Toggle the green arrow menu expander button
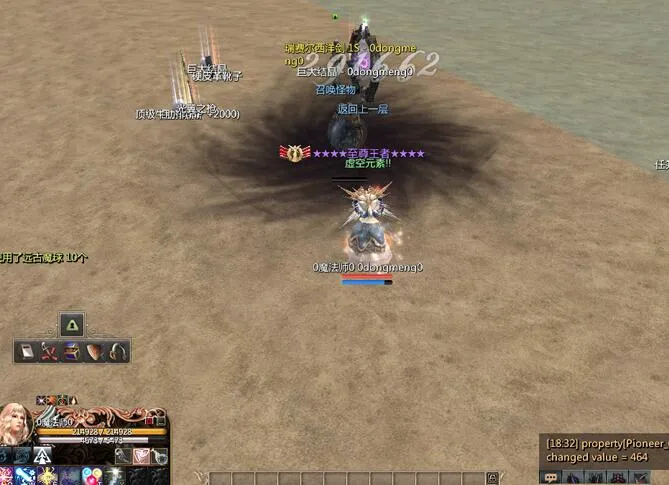Image resolution: width=669 pixels, height=485 pixels. pos(72,324)
